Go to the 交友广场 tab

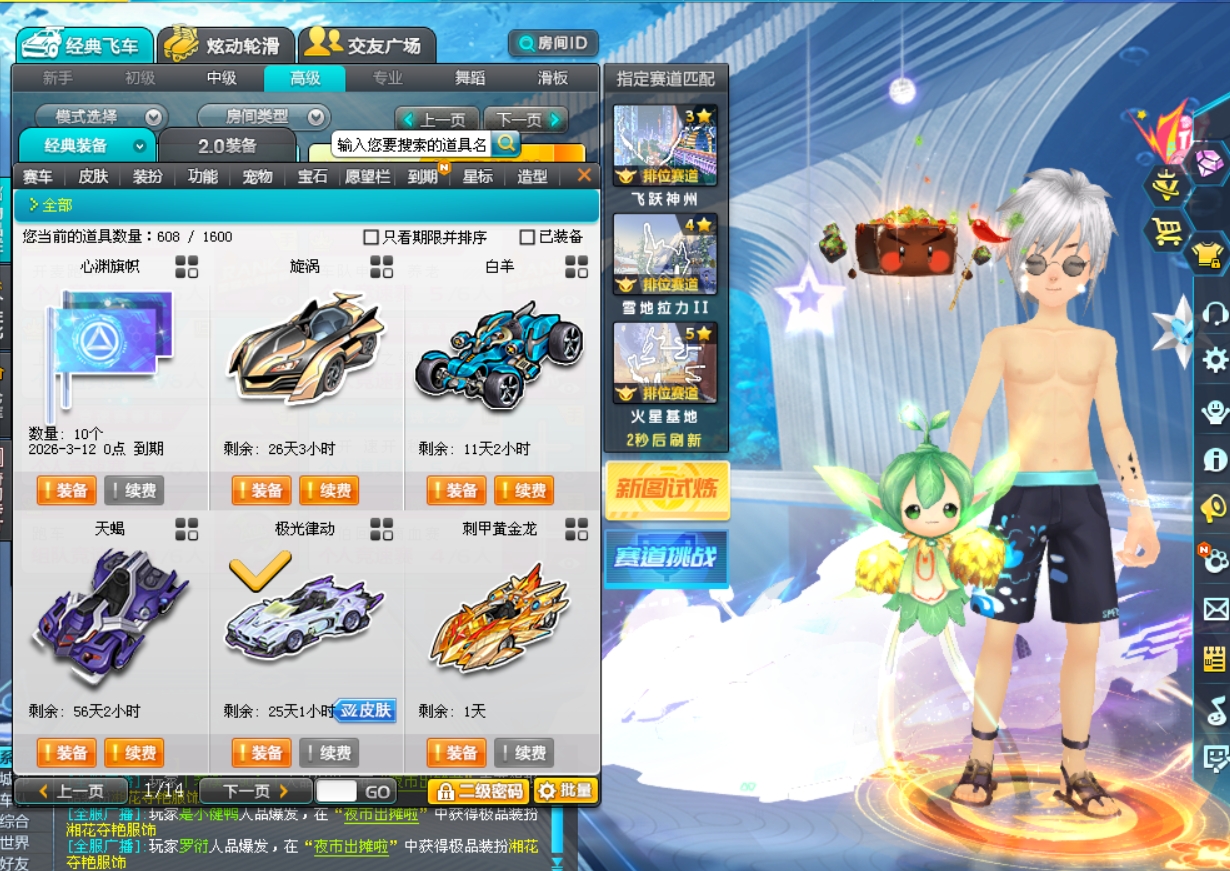pos(367,45)
